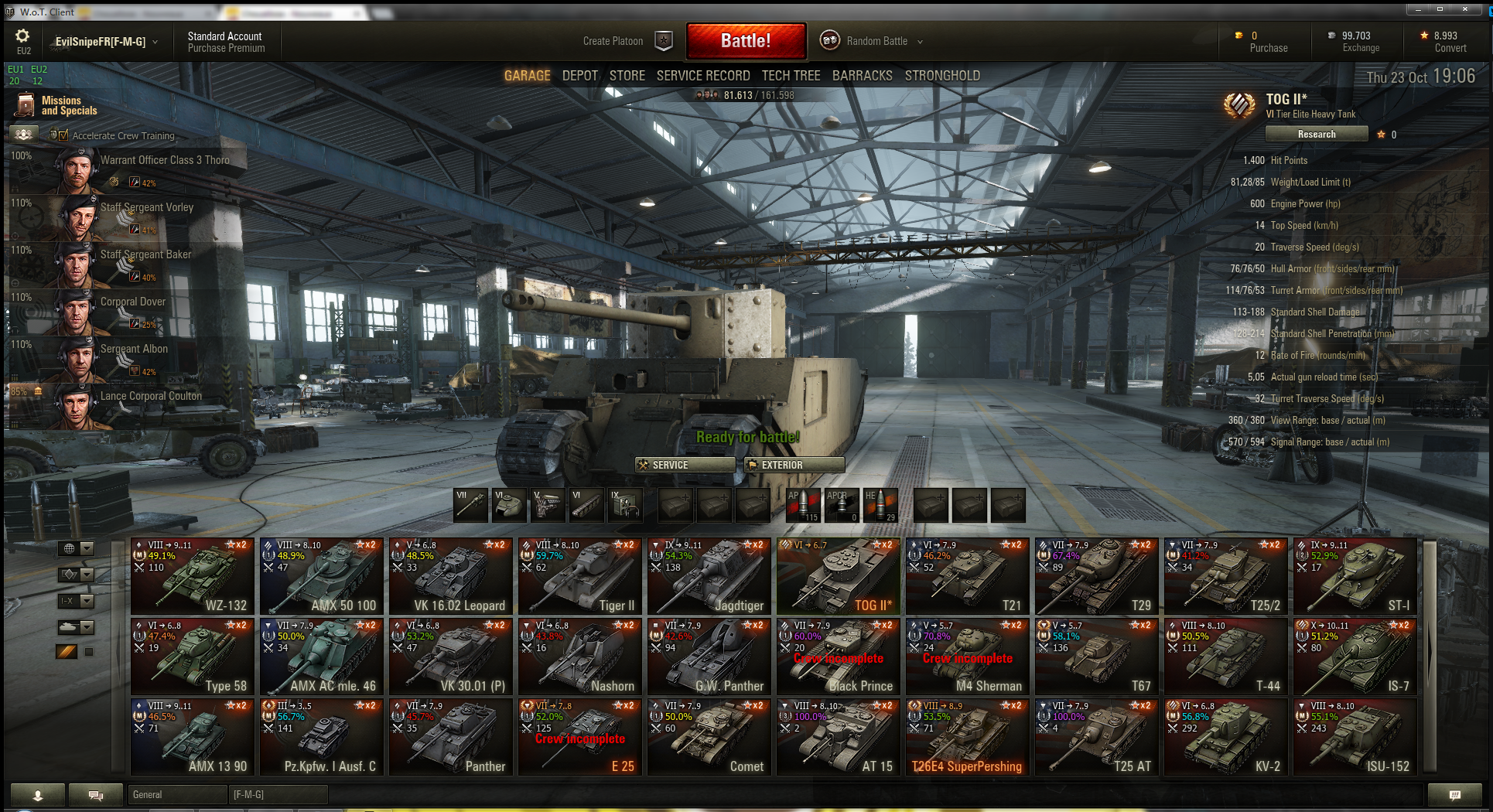
Task: Open the Exterior customization button
Action: (x=794, y=465)
